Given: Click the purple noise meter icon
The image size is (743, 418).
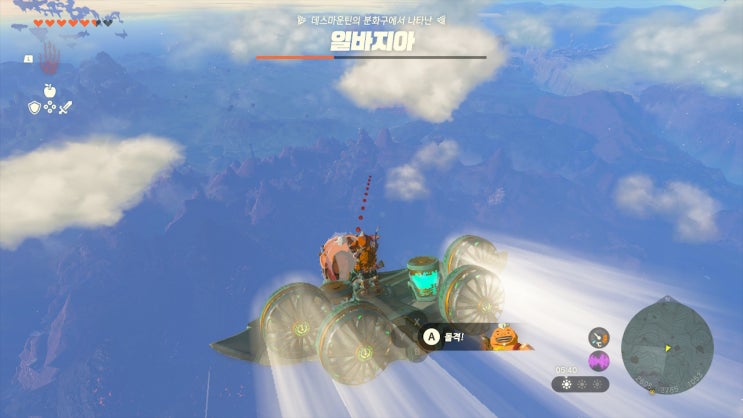Looking at the screenshot, I should coord(599,360).
